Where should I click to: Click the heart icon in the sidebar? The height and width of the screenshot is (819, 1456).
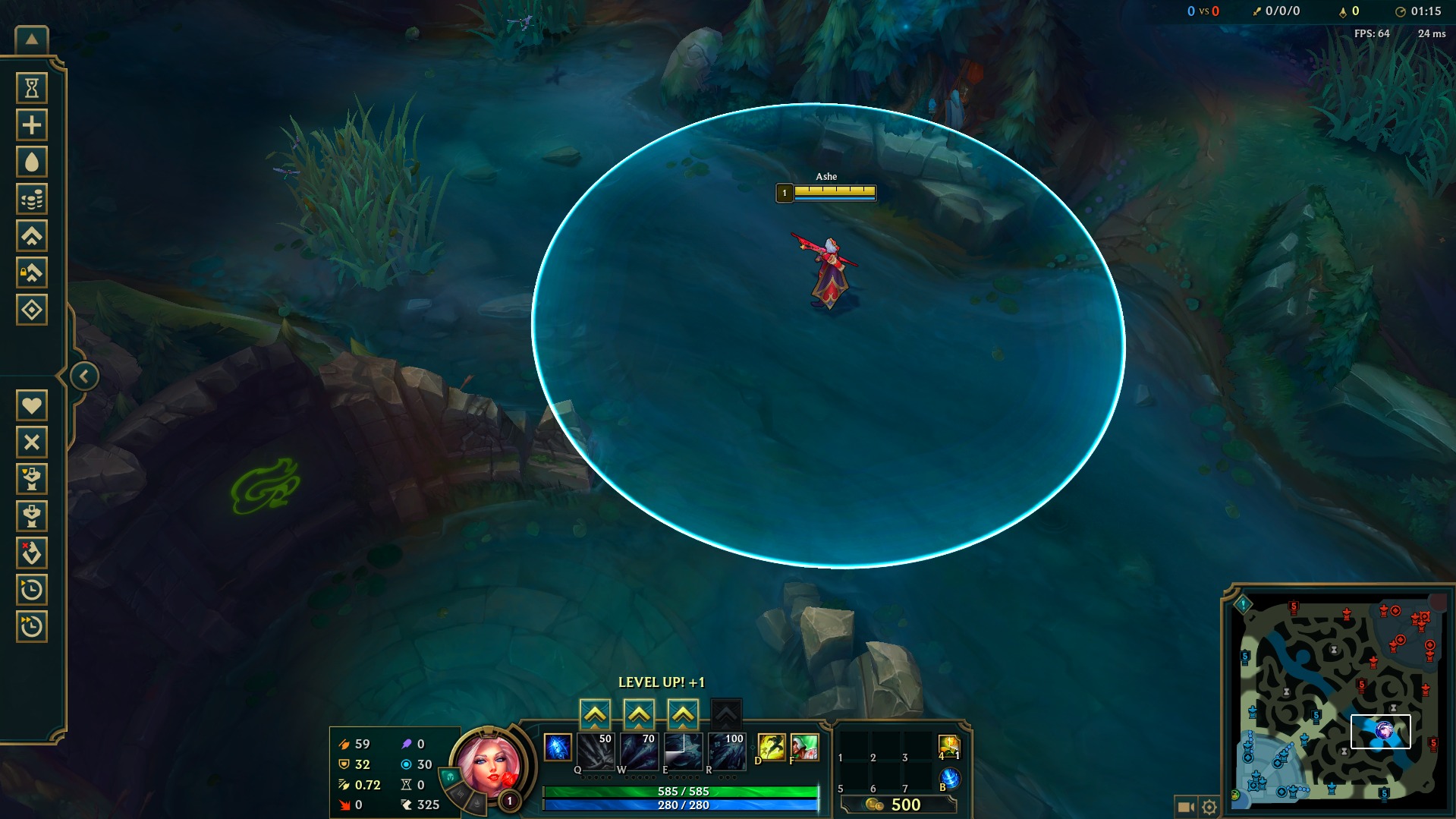(31, 405)
